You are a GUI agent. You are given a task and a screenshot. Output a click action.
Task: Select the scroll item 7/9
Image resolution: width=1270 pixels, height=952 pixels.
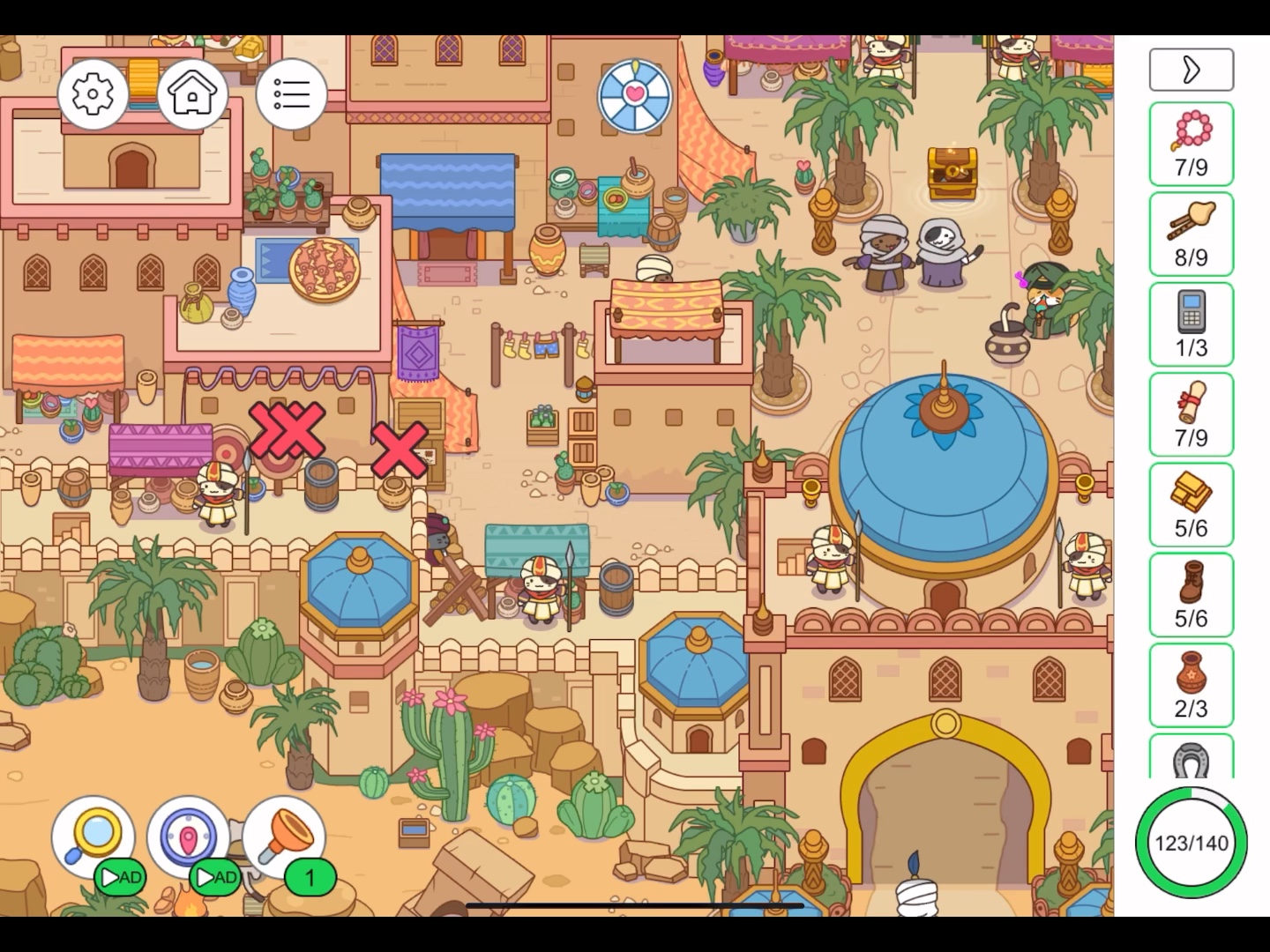1191,414
